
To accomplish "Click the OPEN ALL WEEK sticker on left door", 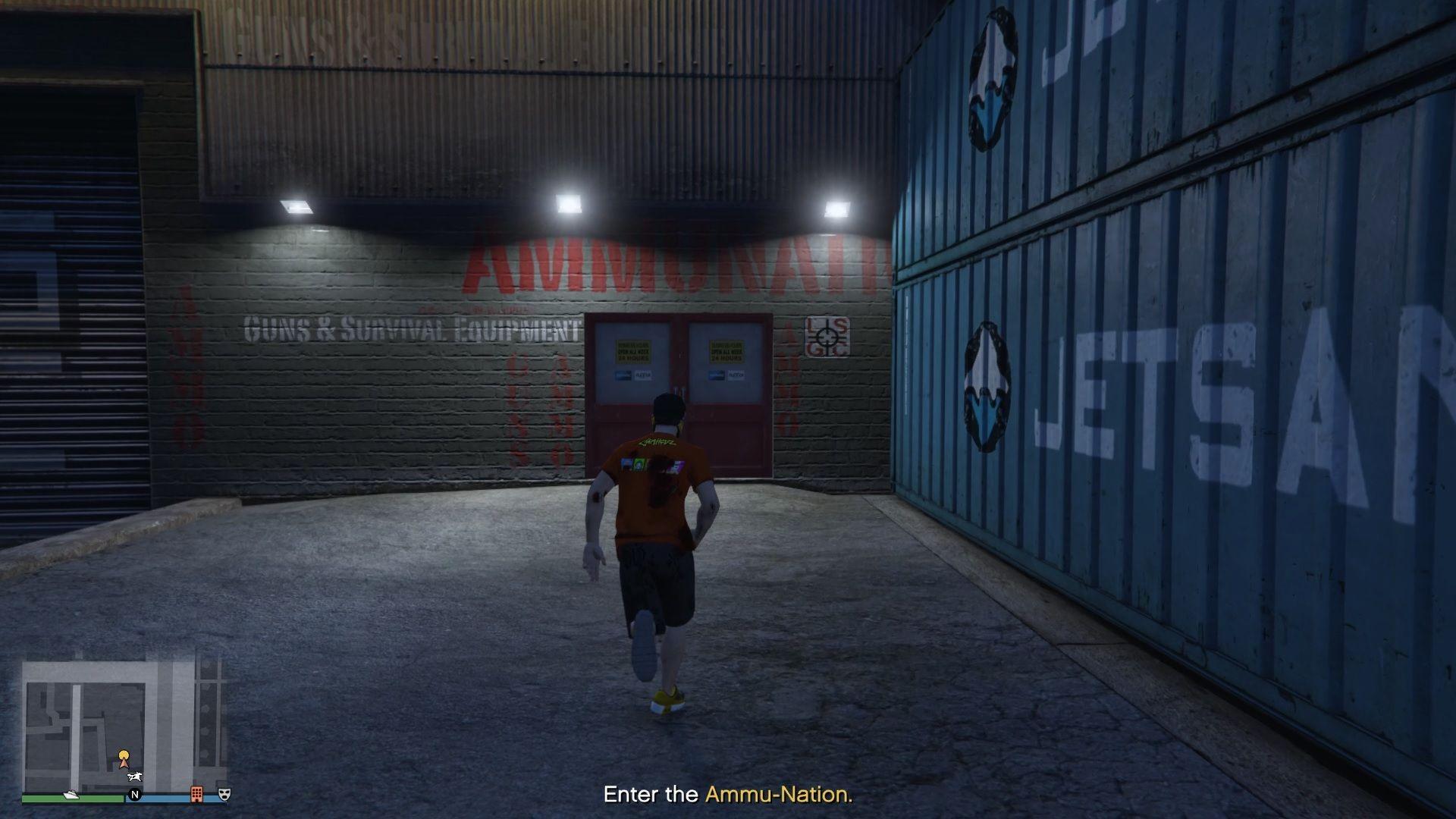I will pos(634,353).
